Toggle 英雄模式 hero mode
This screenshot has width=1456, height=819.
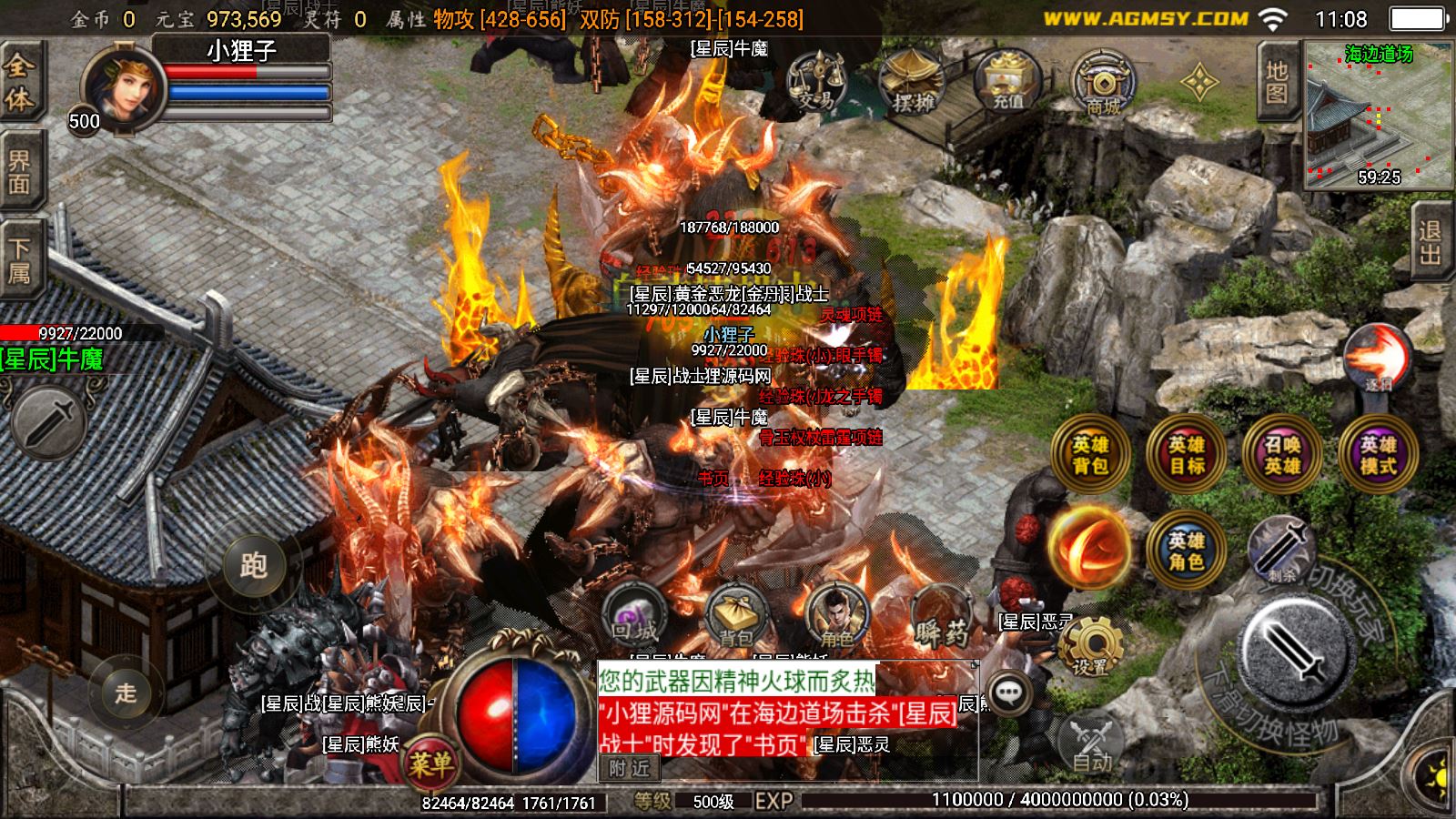[x=1377, y=454]
